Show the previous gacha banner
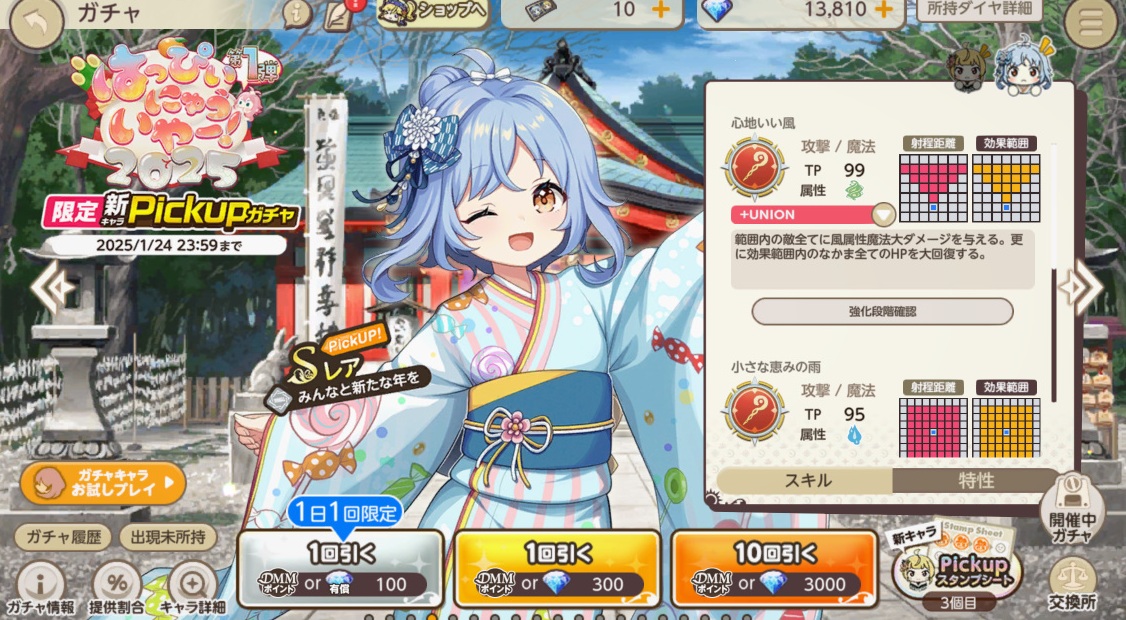This screenshot has width=1126, height=620. click(48, 288)
